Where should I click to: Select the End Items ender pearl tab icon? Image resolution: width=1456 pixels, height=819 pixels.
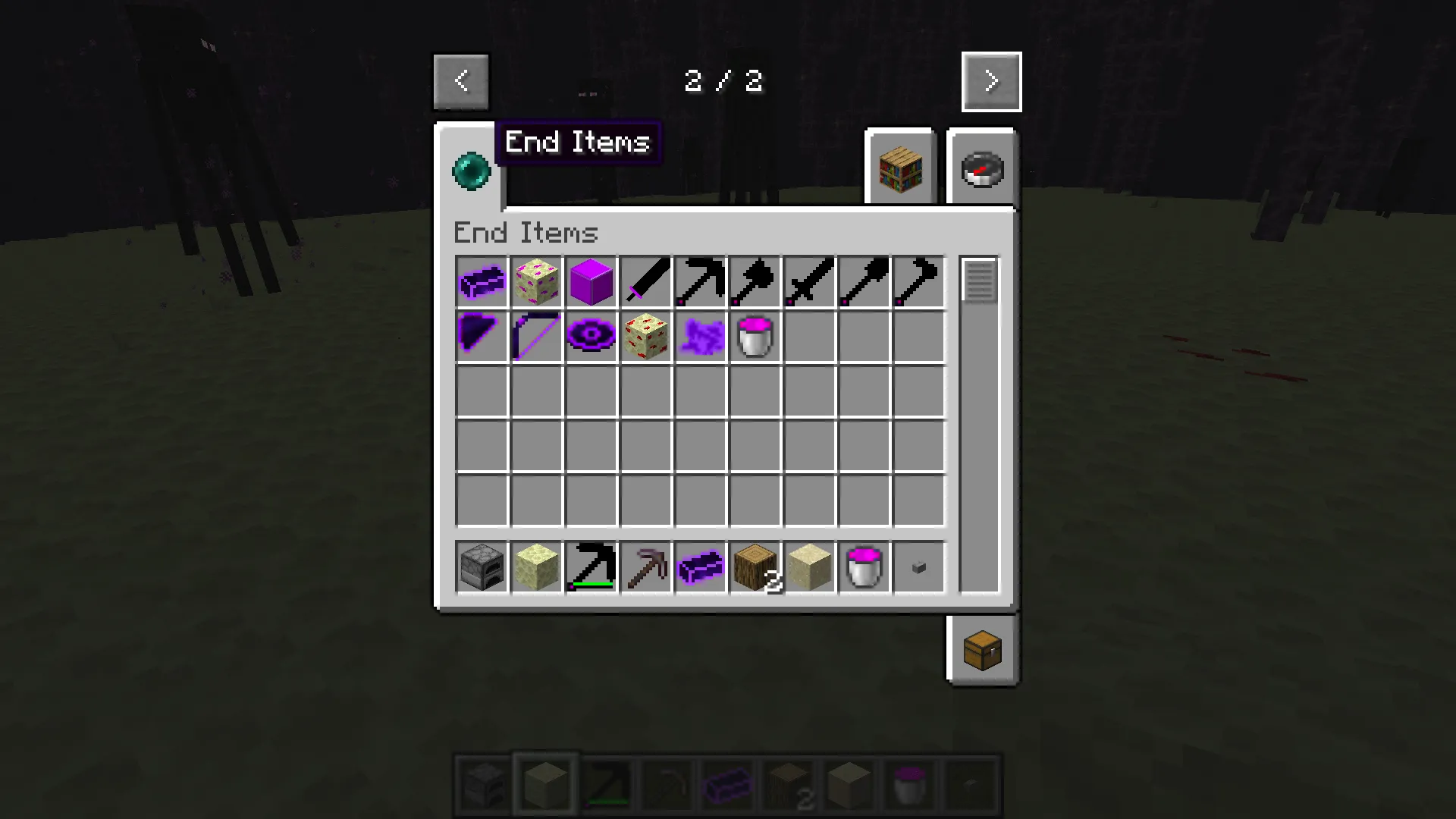coord(471,170)
